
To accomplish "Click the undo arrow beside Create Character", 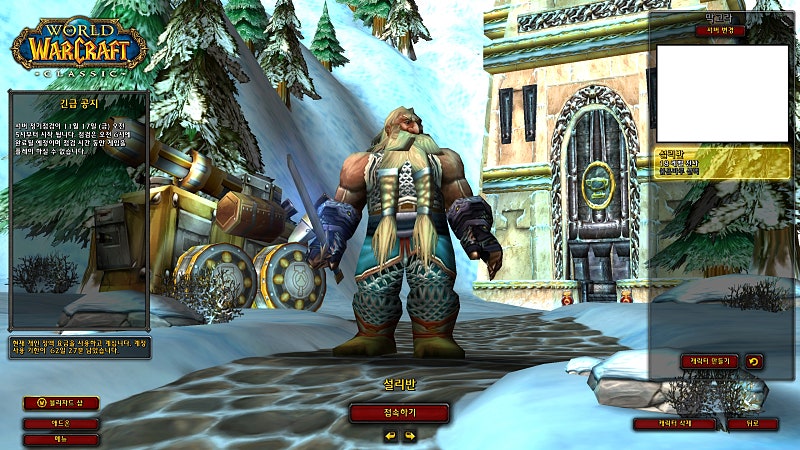I will pos(752,361).
